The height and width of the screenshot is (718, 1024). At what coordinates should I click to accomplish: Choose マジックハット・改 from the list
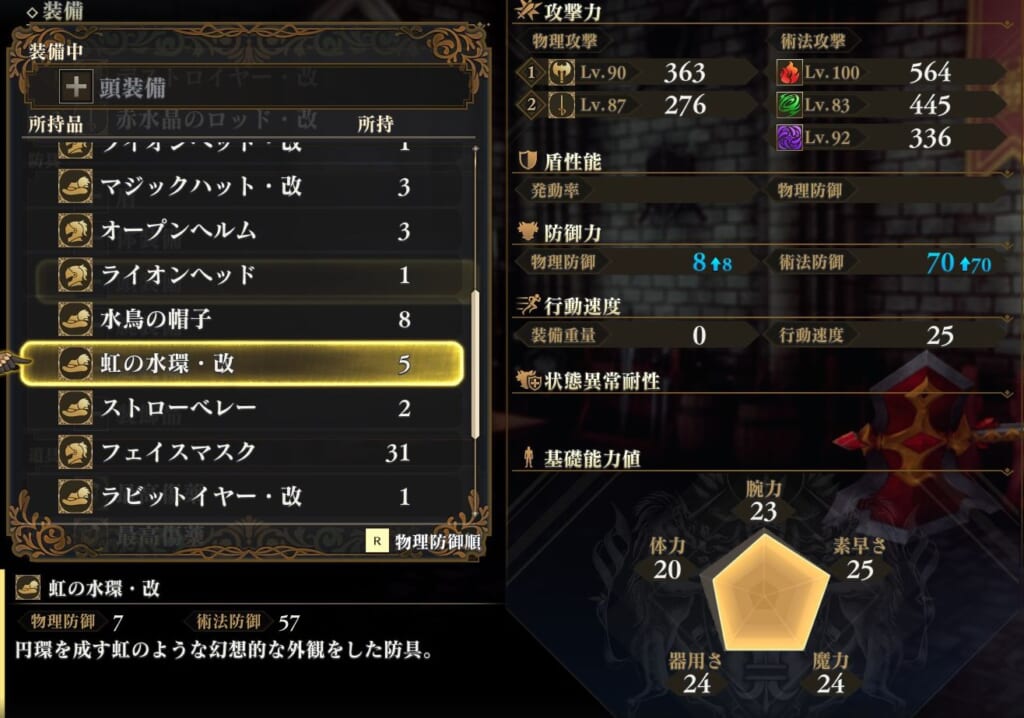pyautogui.click(x=240, y=186)
